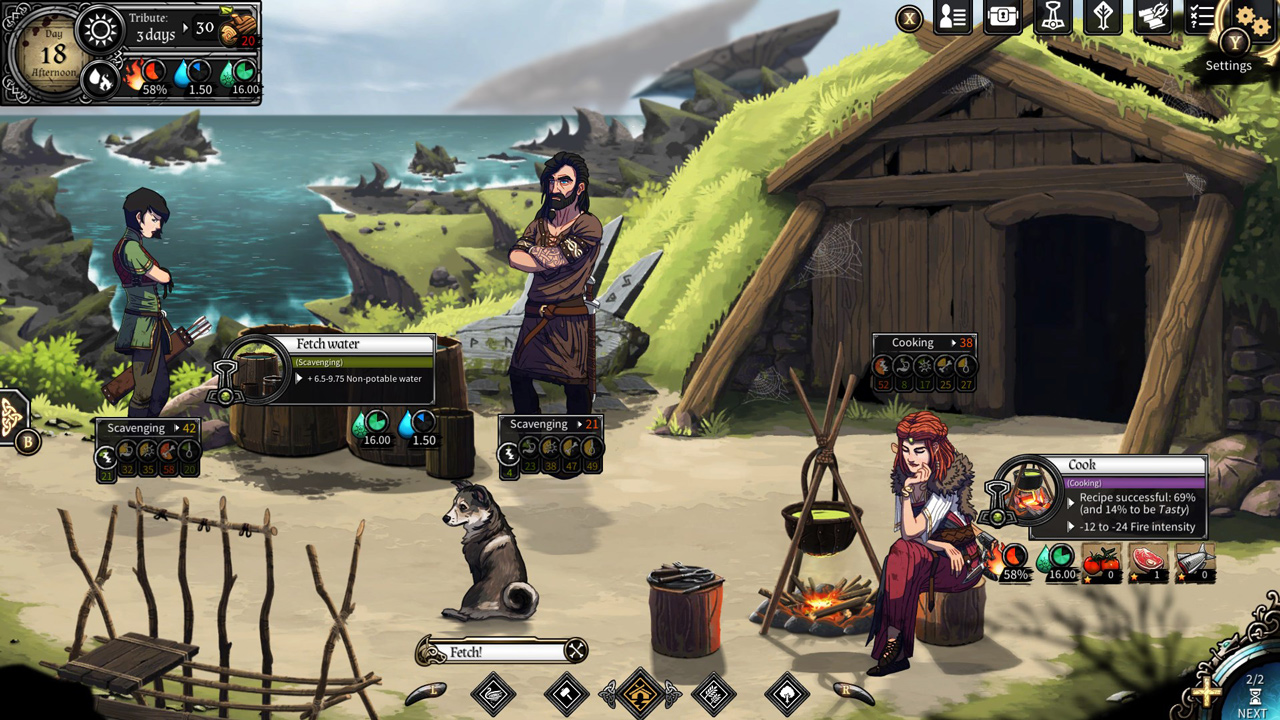Select the highlighted shelter activity icon
This screenshot has height=720, width=1280.
(x=640, y=693)
